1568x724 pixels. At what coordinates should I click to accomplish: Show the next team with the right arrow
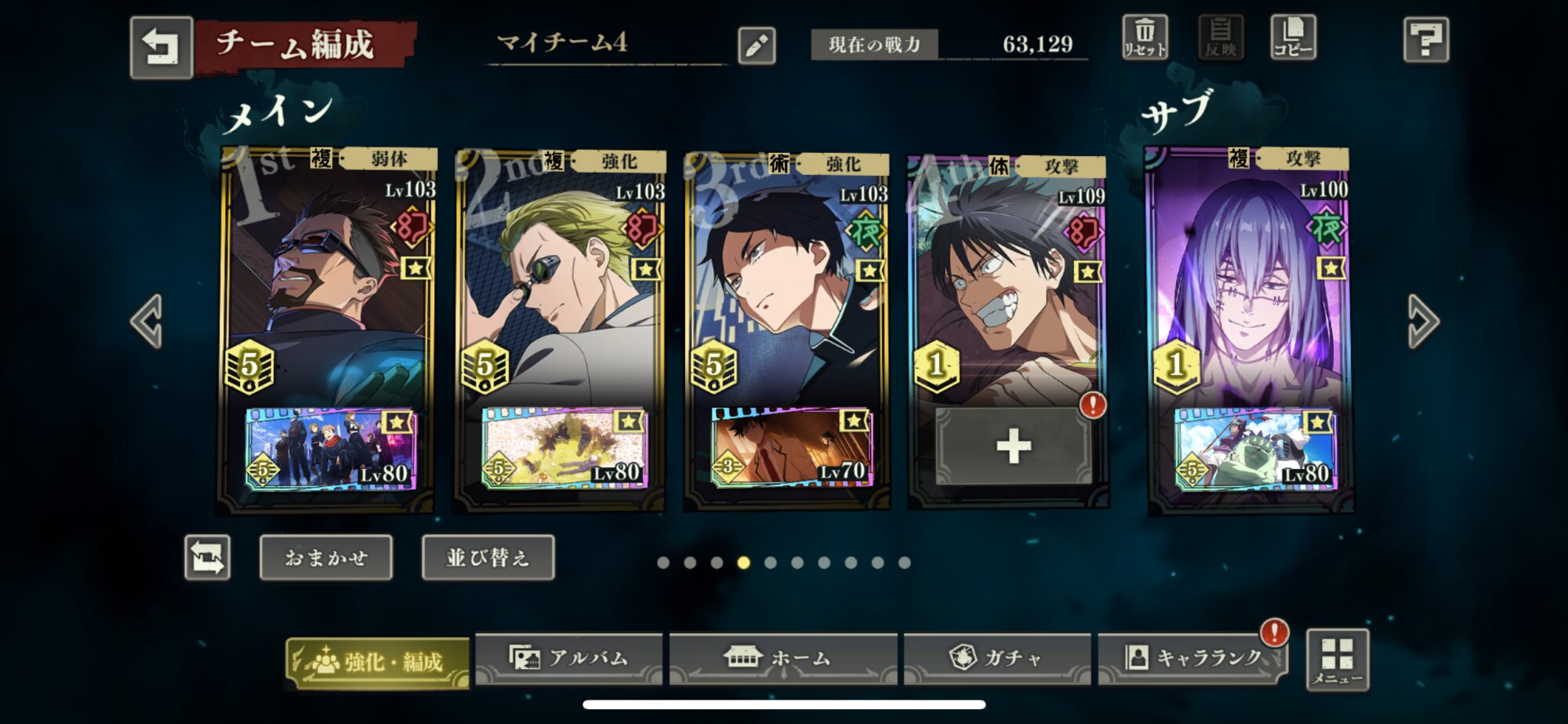click(1422, 321)
